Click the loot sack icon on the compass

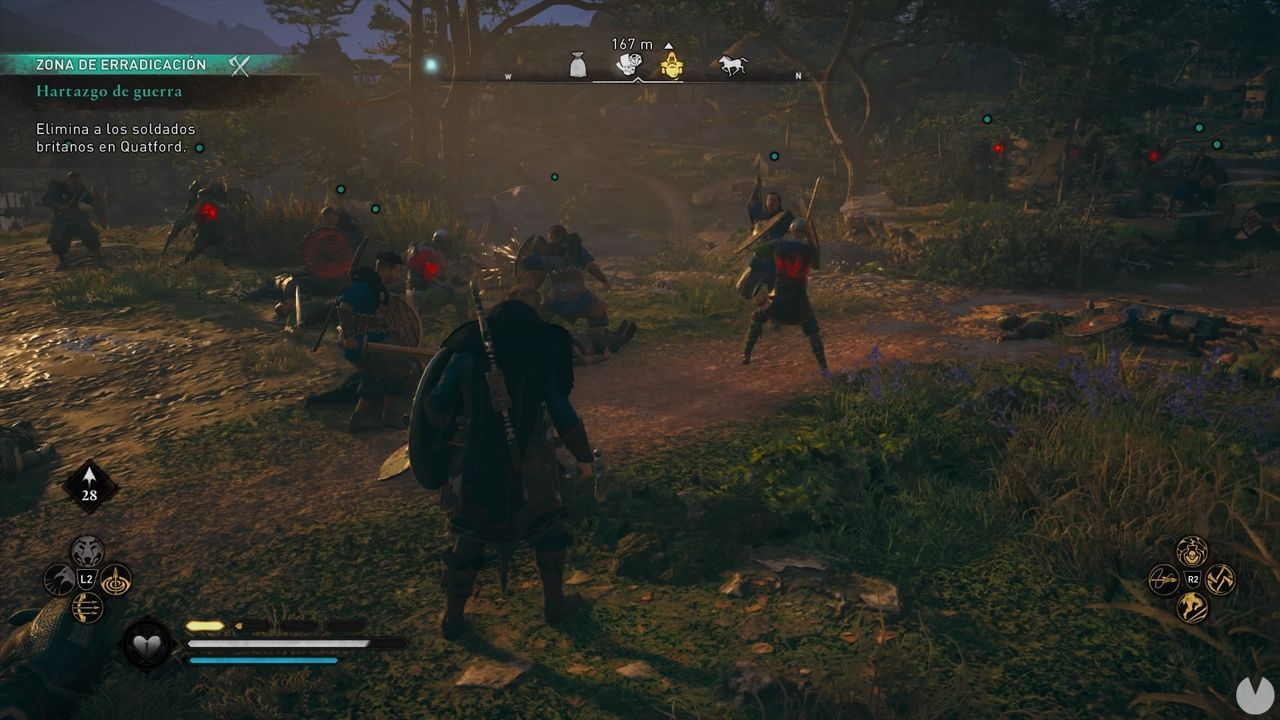point(578,62)
